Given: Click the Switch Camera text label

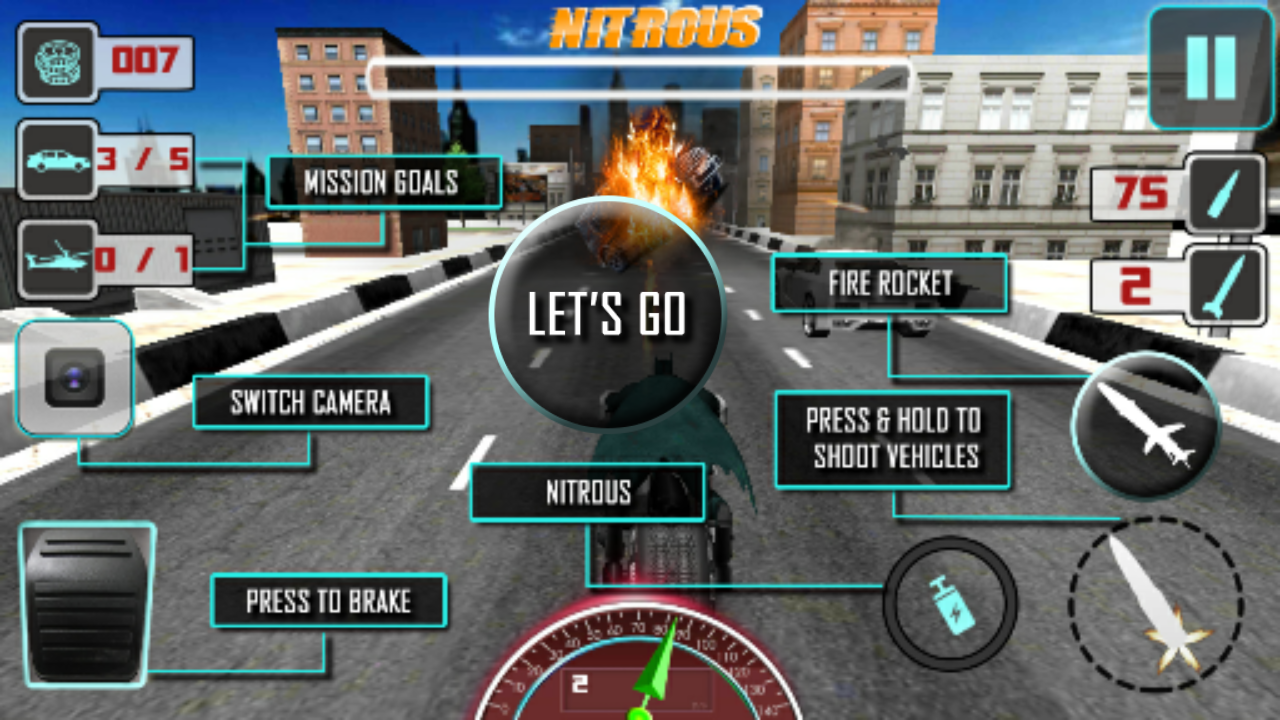Looking at the screenshot, I should tap(313, 403).
